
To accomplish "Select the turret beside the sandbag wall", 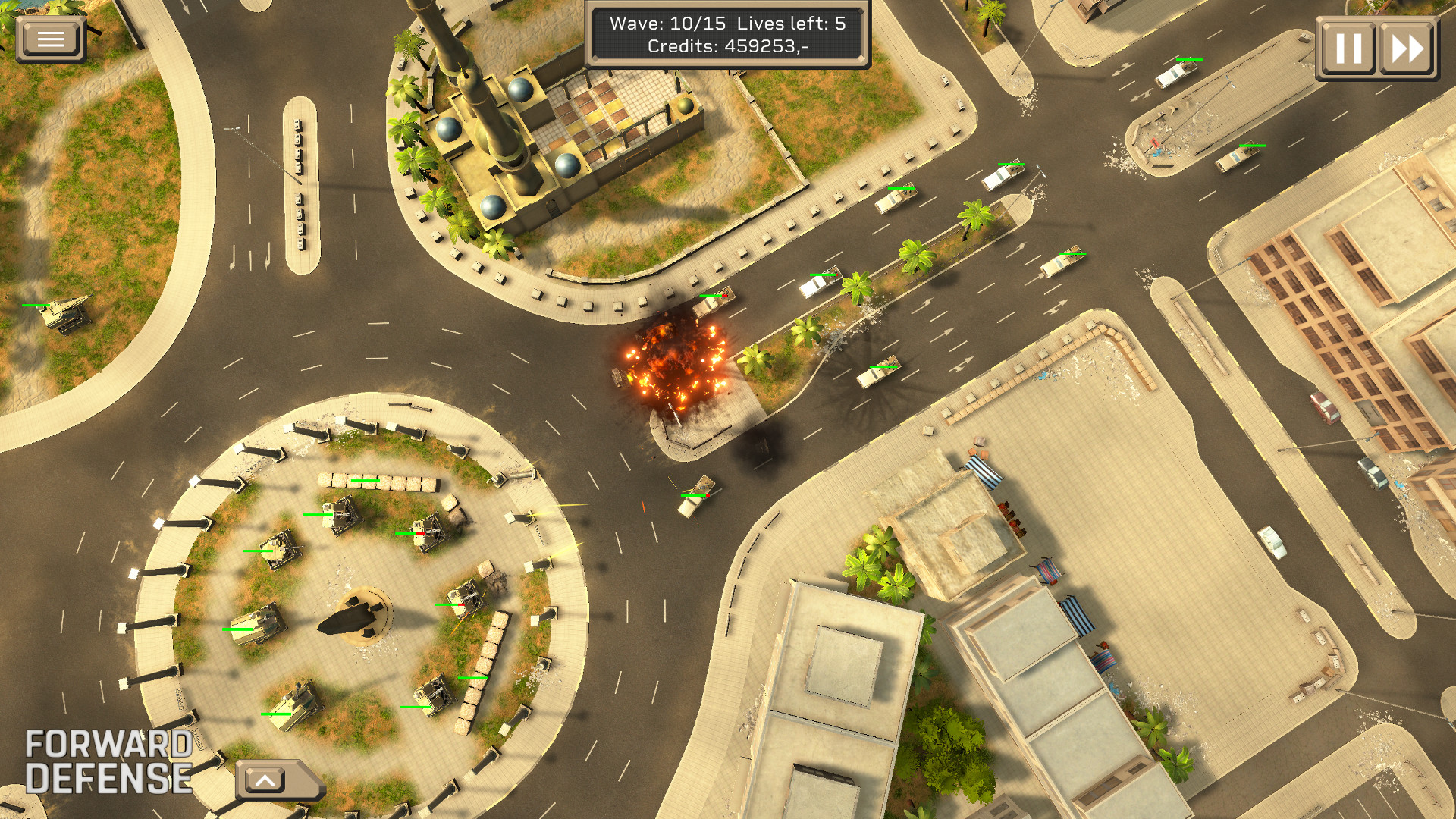I will pyautogui.click(x=434, y=696).
